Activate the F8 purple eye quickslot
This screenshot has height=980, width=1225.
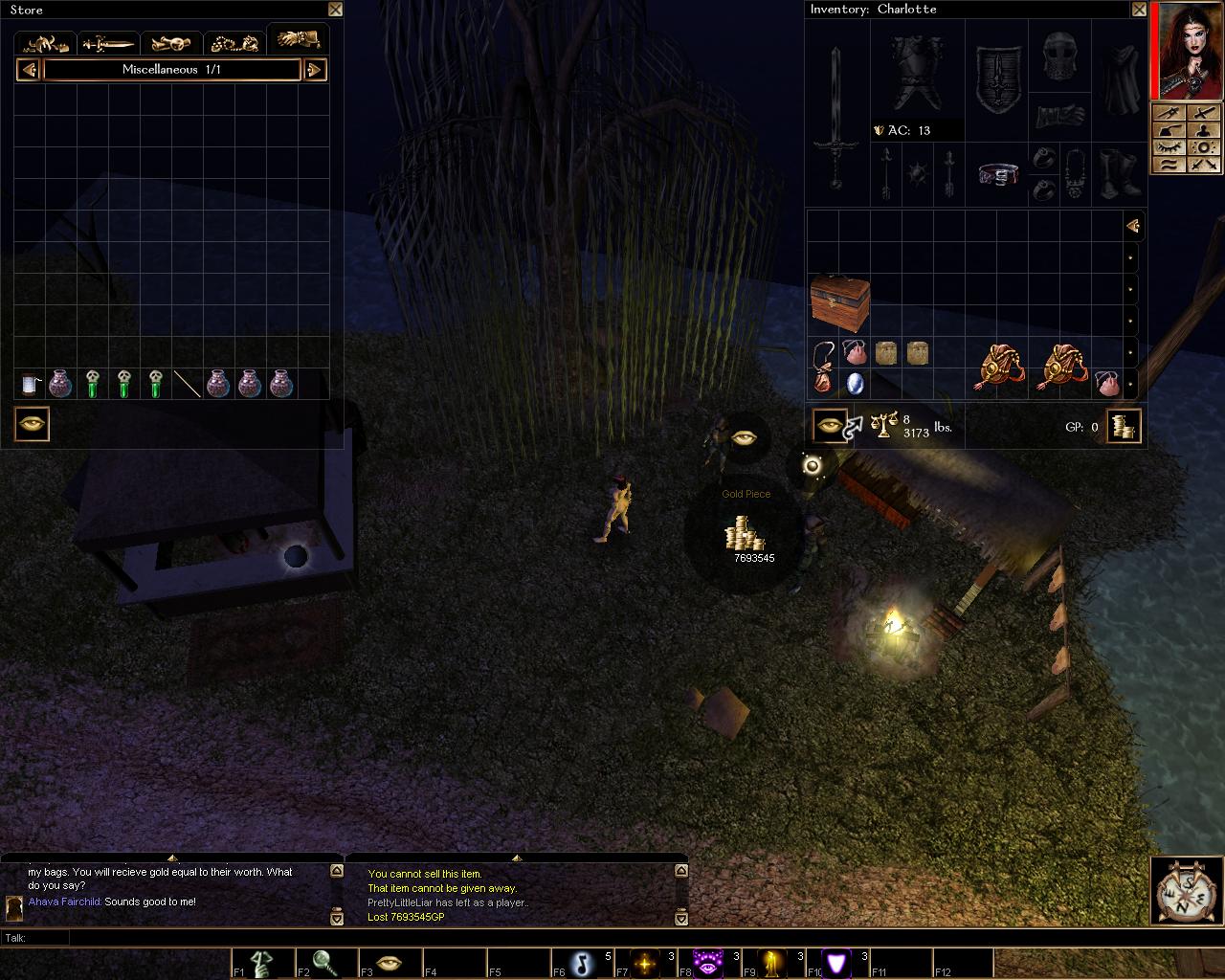[708, 963]
